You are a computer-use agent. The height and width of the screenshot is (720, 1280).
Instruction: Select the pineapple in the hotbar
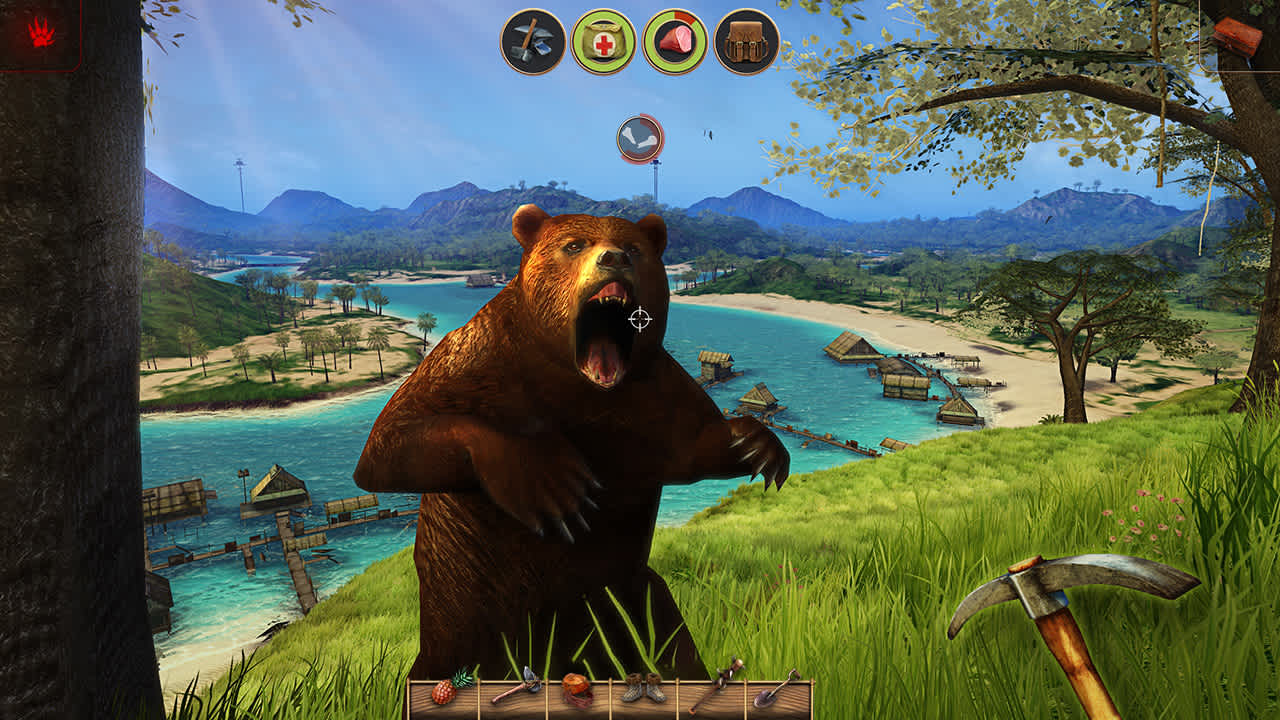[x=444, y=691]
